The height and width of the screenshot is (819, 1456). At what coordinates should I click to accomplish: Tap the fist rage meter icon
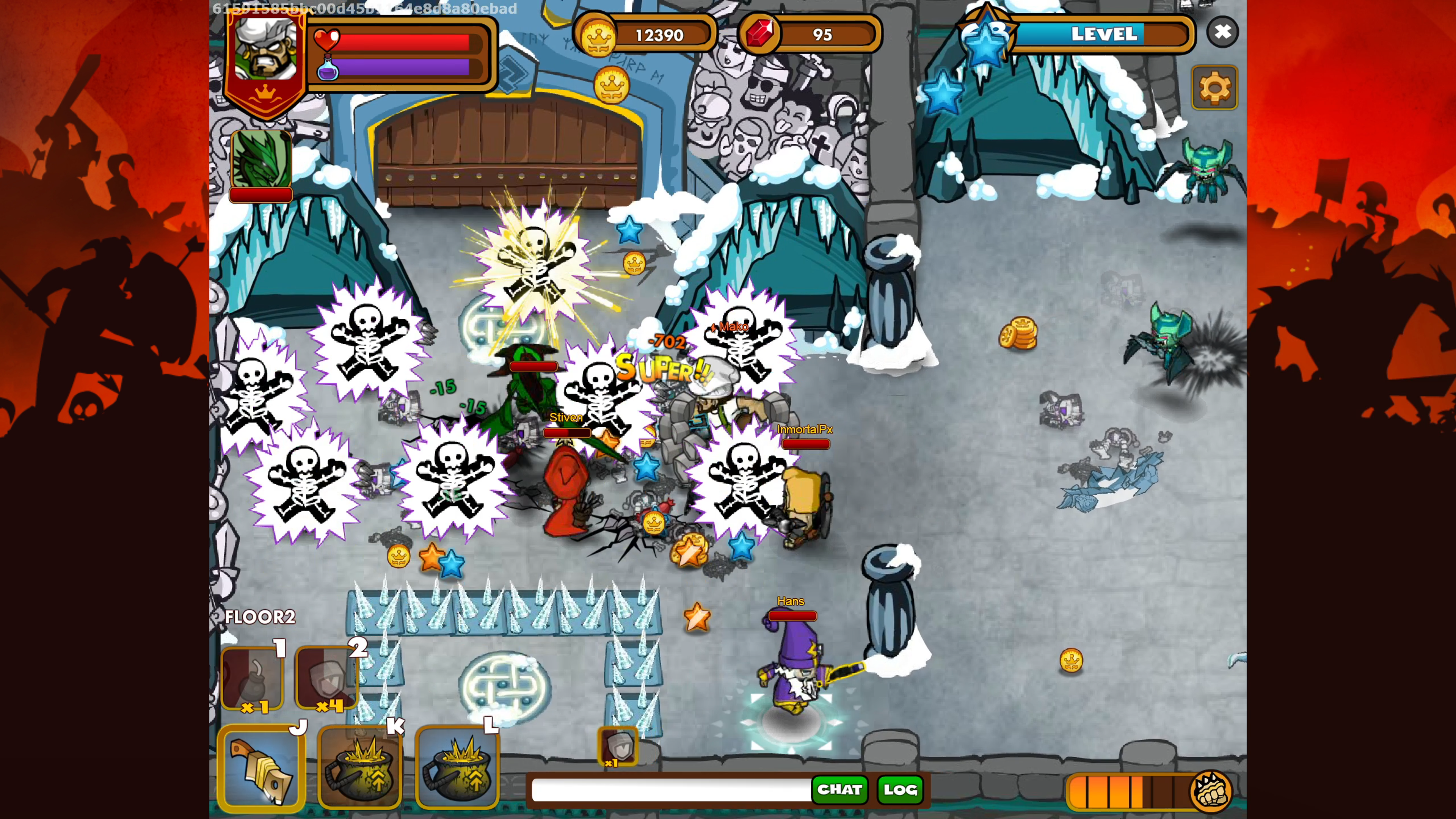point(1210,790)
